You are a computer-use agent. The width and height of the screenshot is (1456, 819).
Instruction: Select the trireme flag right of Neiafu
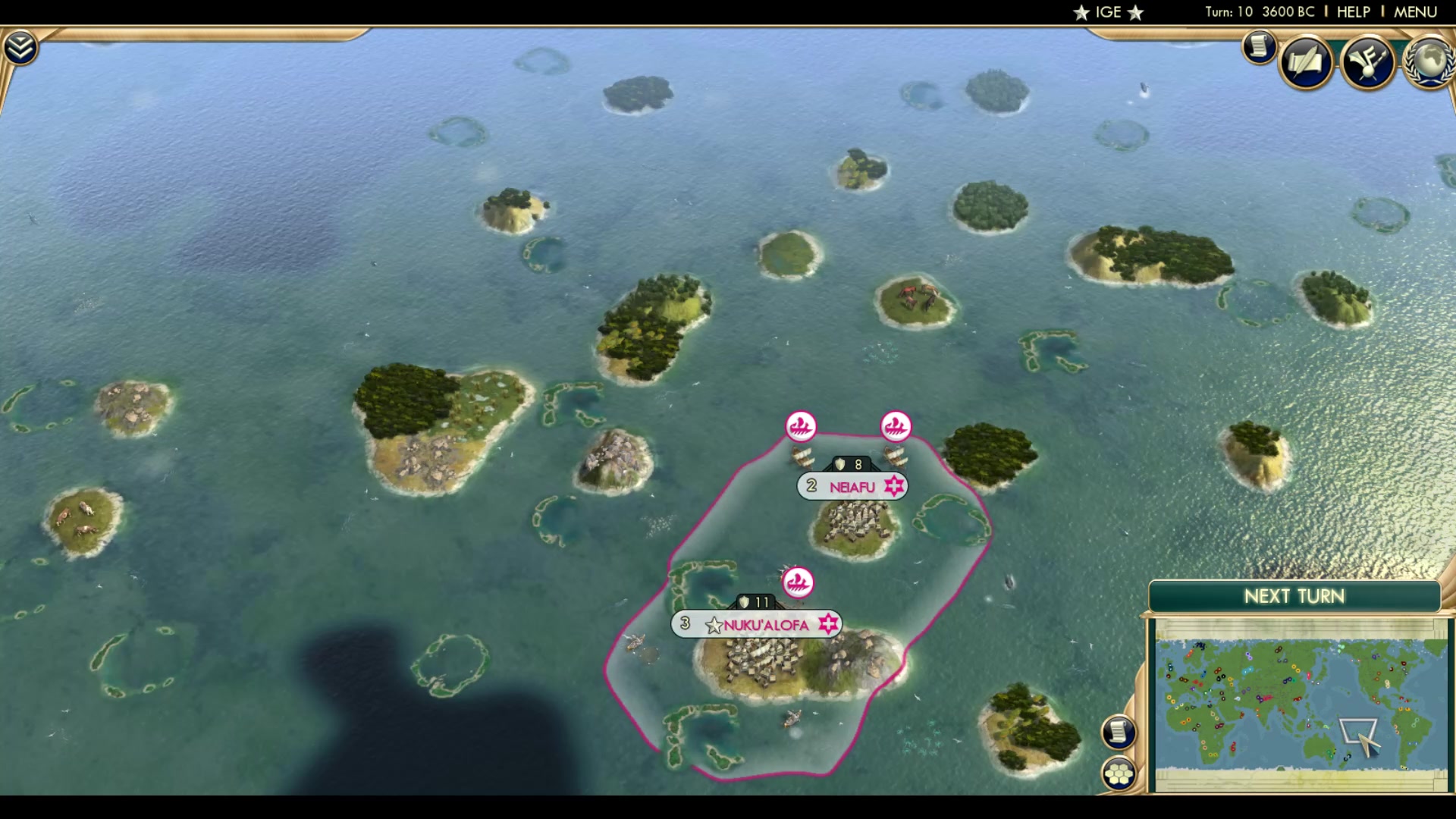tap(896, 426)
